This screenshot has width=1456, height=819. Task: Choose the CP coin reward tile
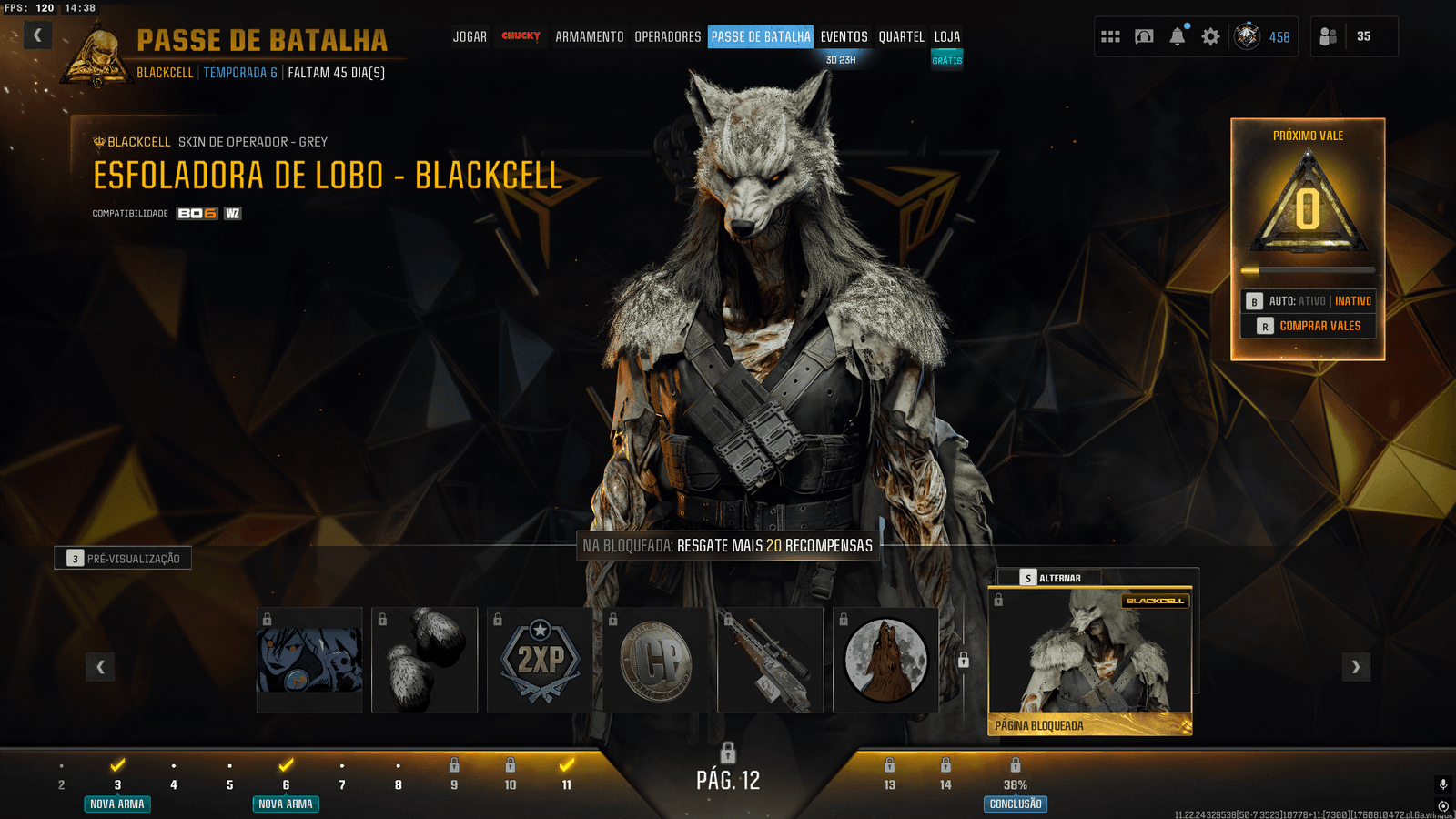point(655,660)
